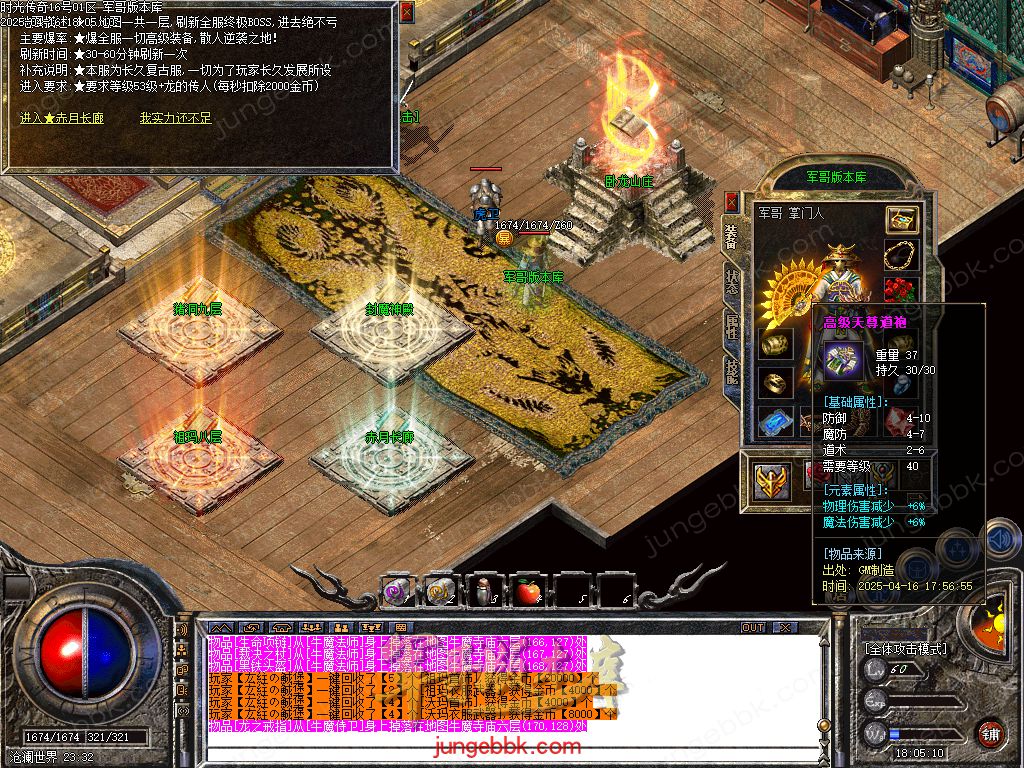Choose the 进入★赤月长廊 dialogue link
This screenshot has height=768, width=1024.
click(x=62, y=118)
